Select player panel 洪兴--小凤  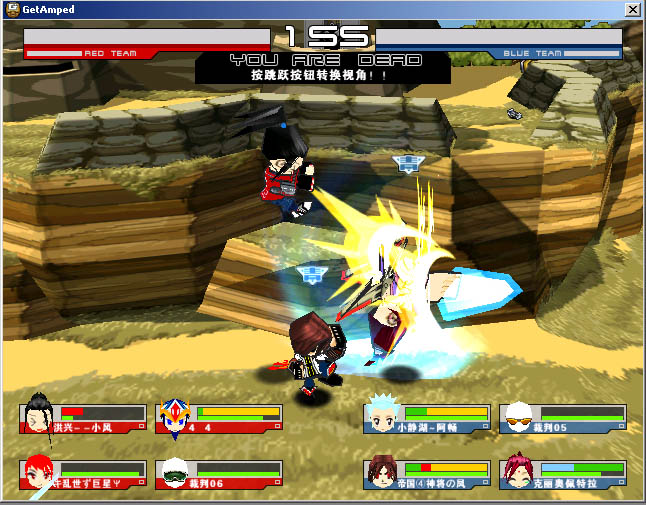point(83,419)
